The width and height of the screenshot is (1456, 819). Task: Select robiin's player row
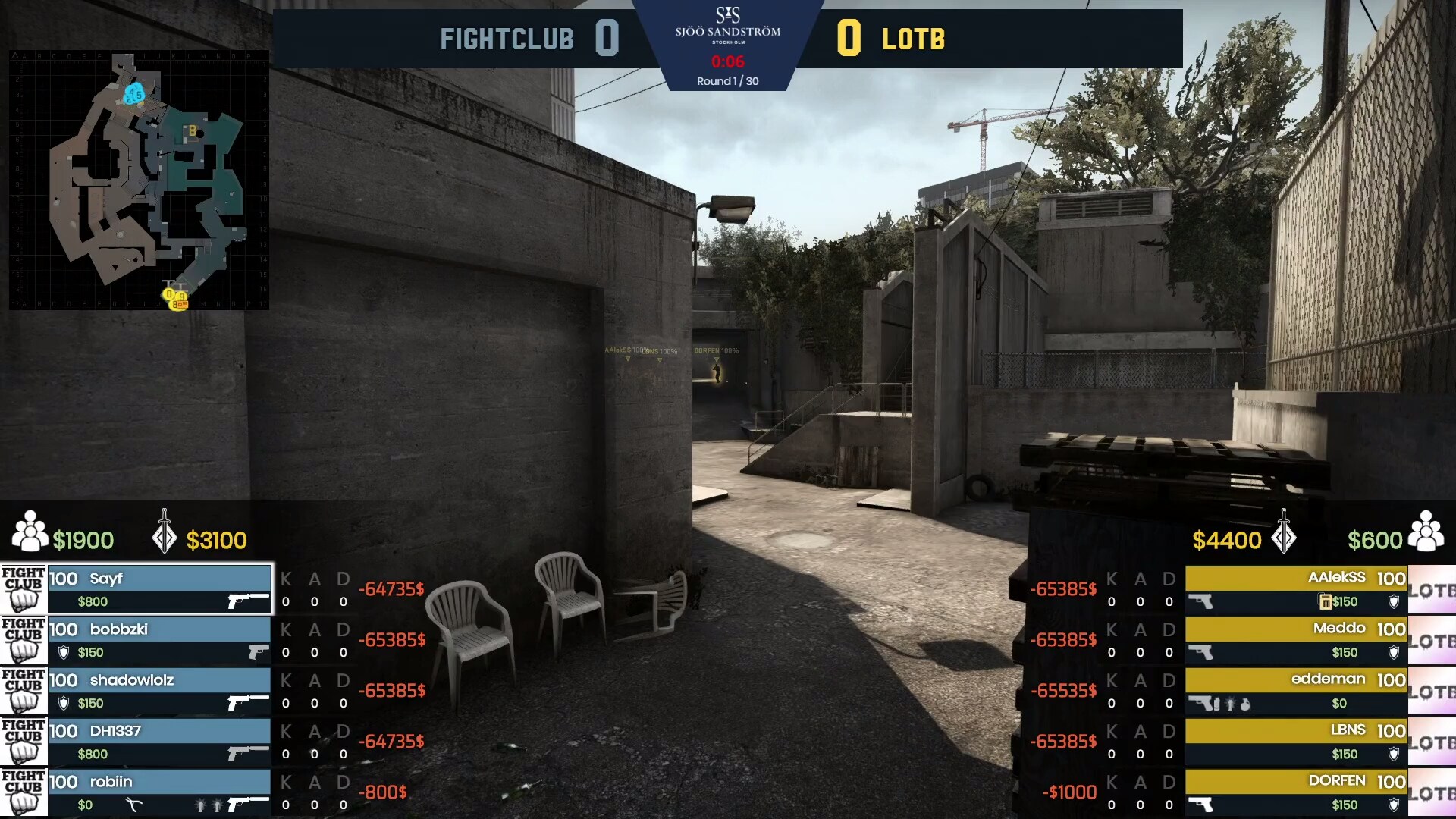(159, 792)
